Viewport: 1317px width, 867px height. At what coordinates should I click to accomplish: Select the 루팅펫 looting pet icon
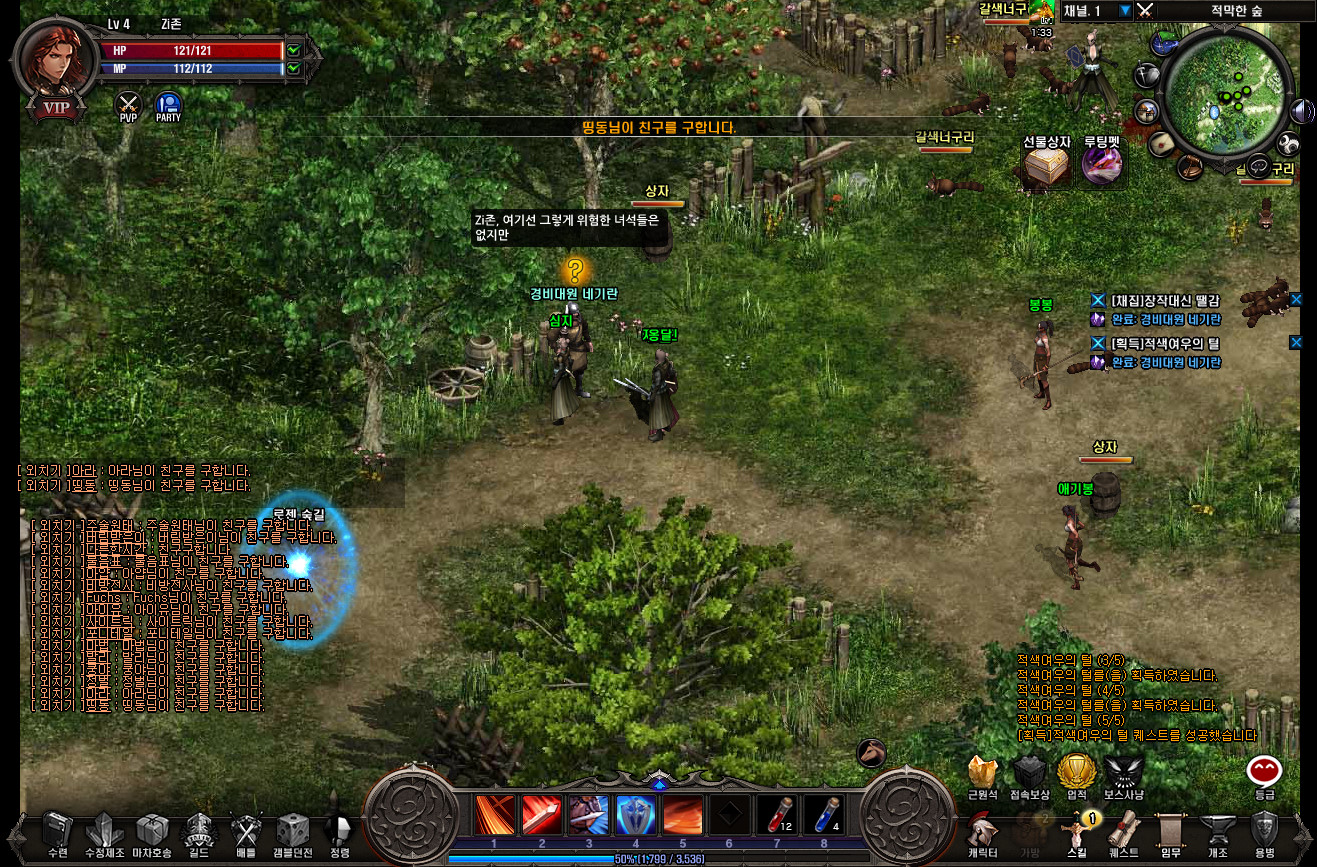point(1102,165)
